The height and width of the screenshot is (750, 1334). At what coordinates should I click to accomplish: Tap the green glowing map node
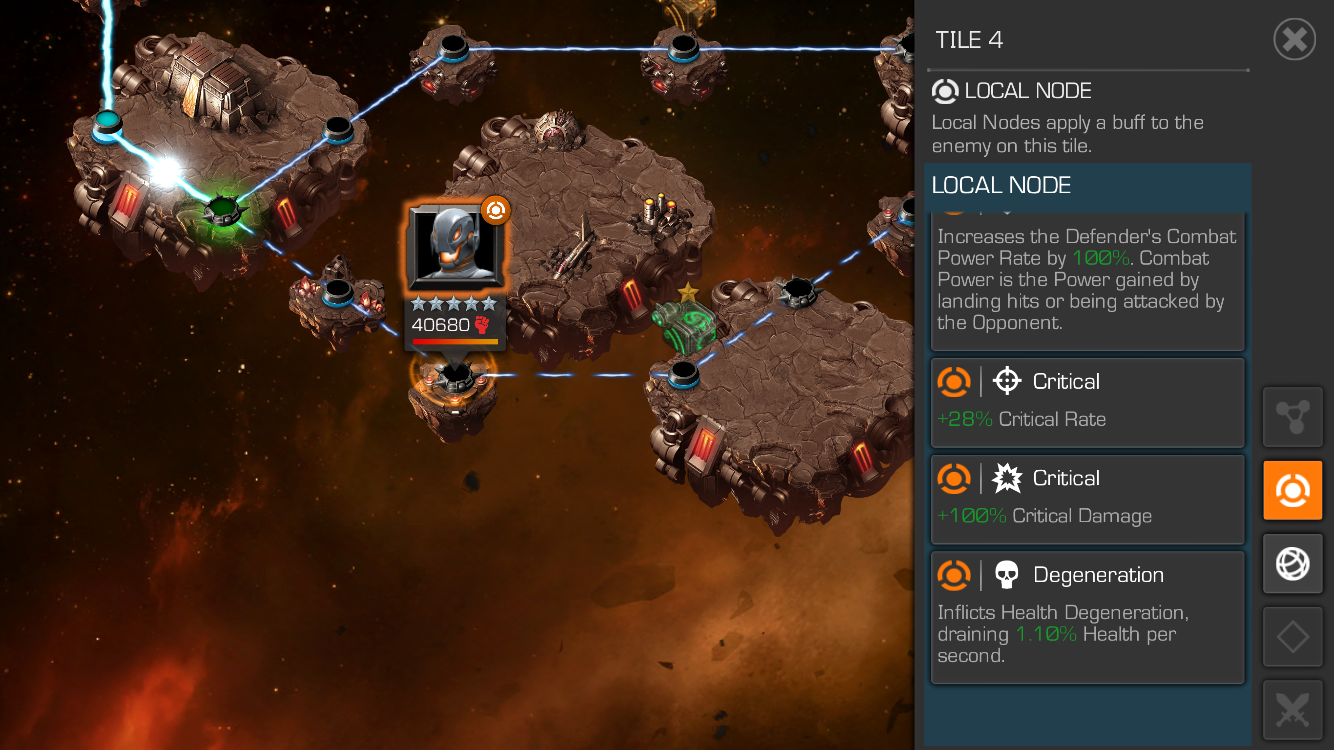(222, 209)
